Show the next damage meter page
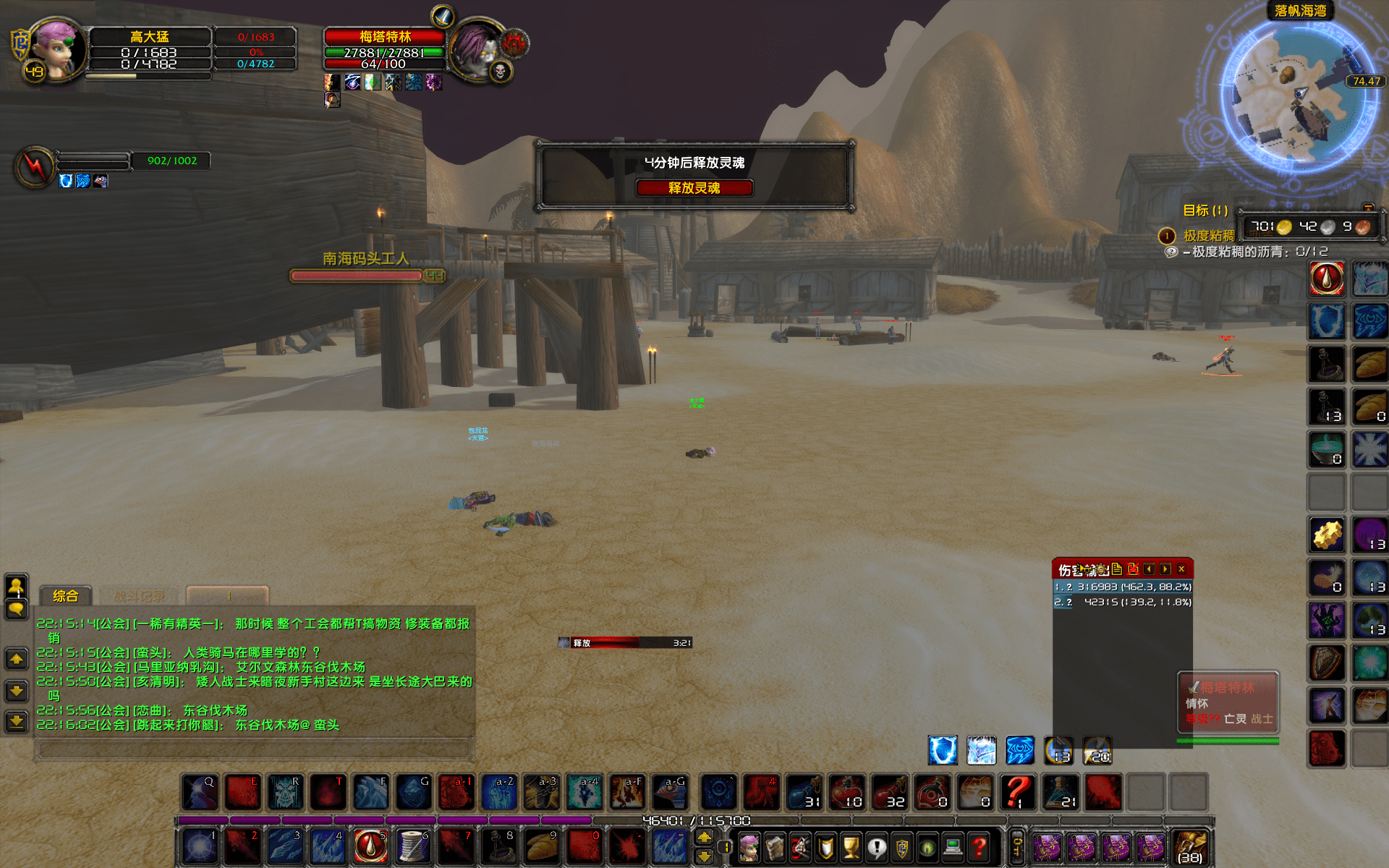This screenshot has width=1389, height=868. click(1165, 569)
